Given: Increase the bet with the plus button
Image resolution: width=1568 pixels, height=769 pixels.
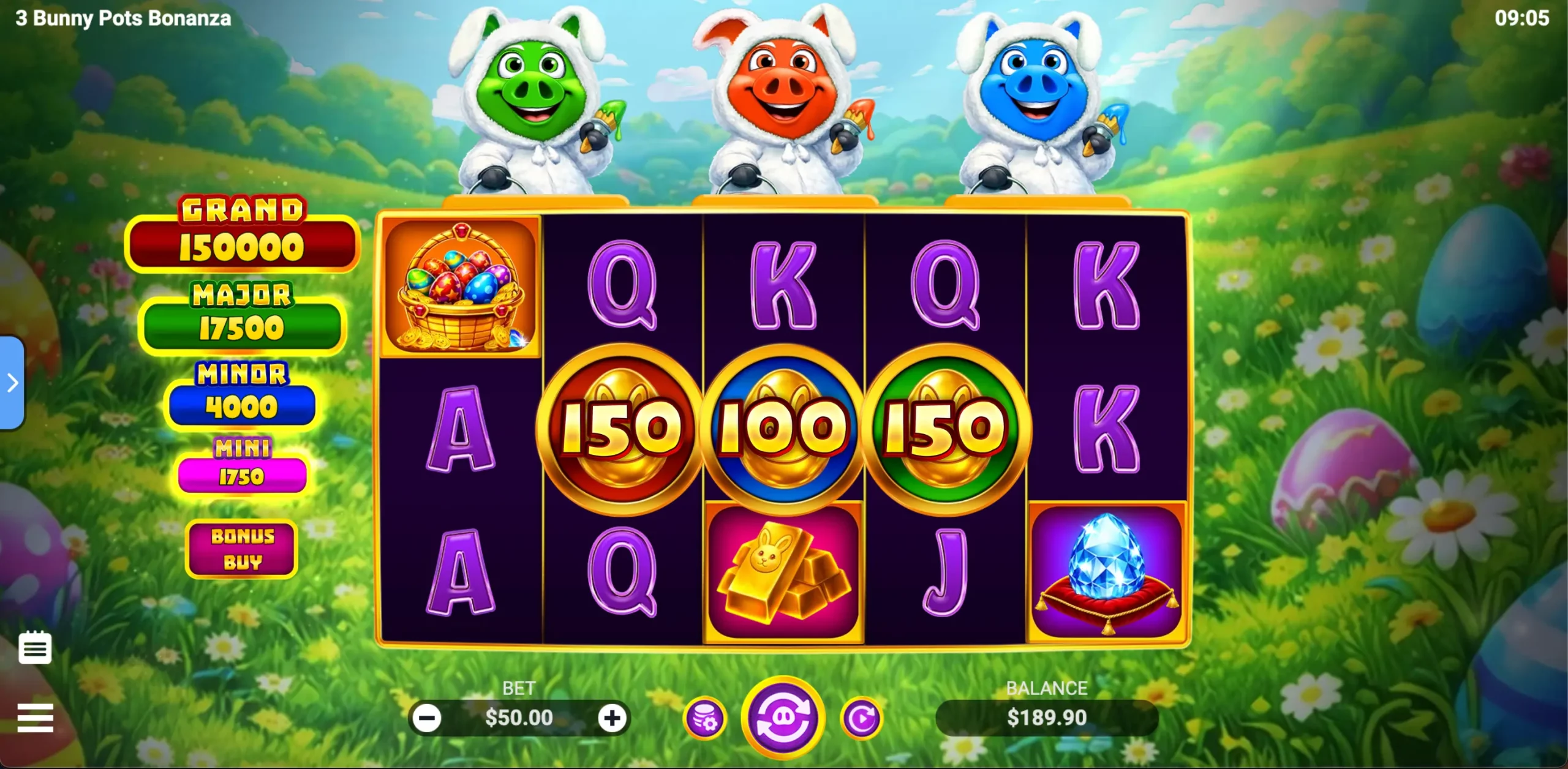Looking at the screenshot, I should click(612, 718).
